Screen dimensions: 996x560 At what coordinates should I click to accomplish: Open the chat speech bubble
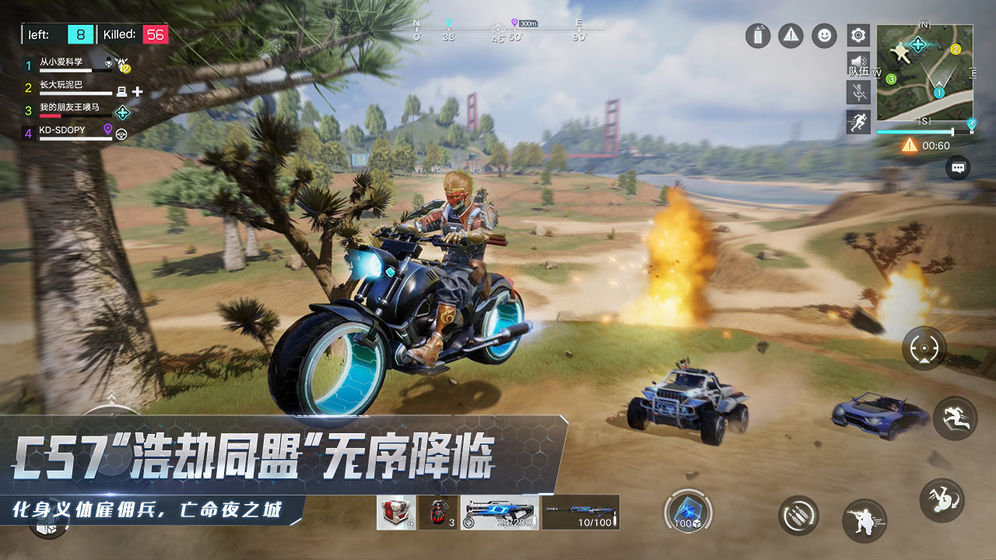[x=959, y=168]
